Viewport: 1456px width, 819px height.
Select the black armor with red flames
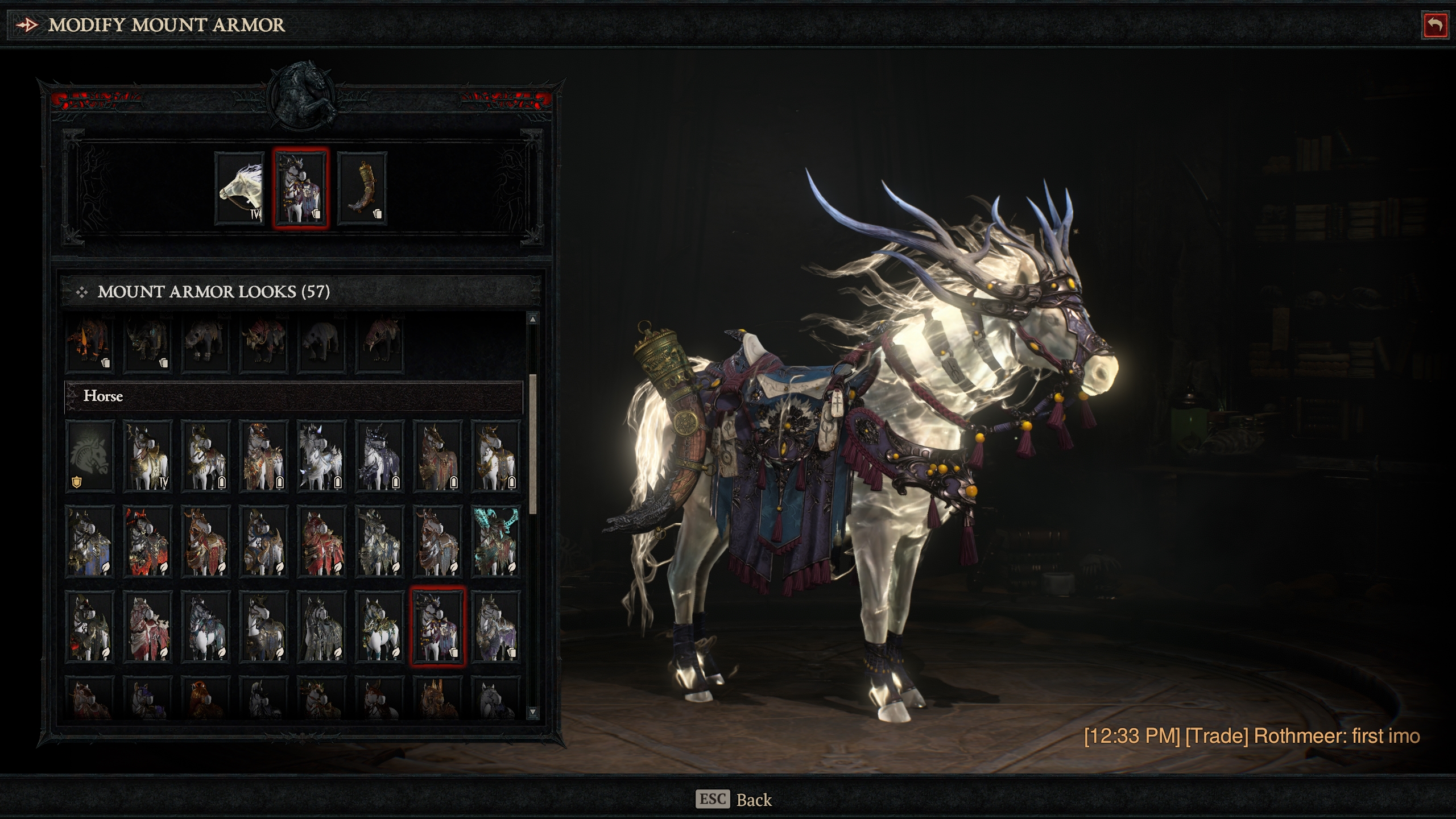tap(148, 541)
